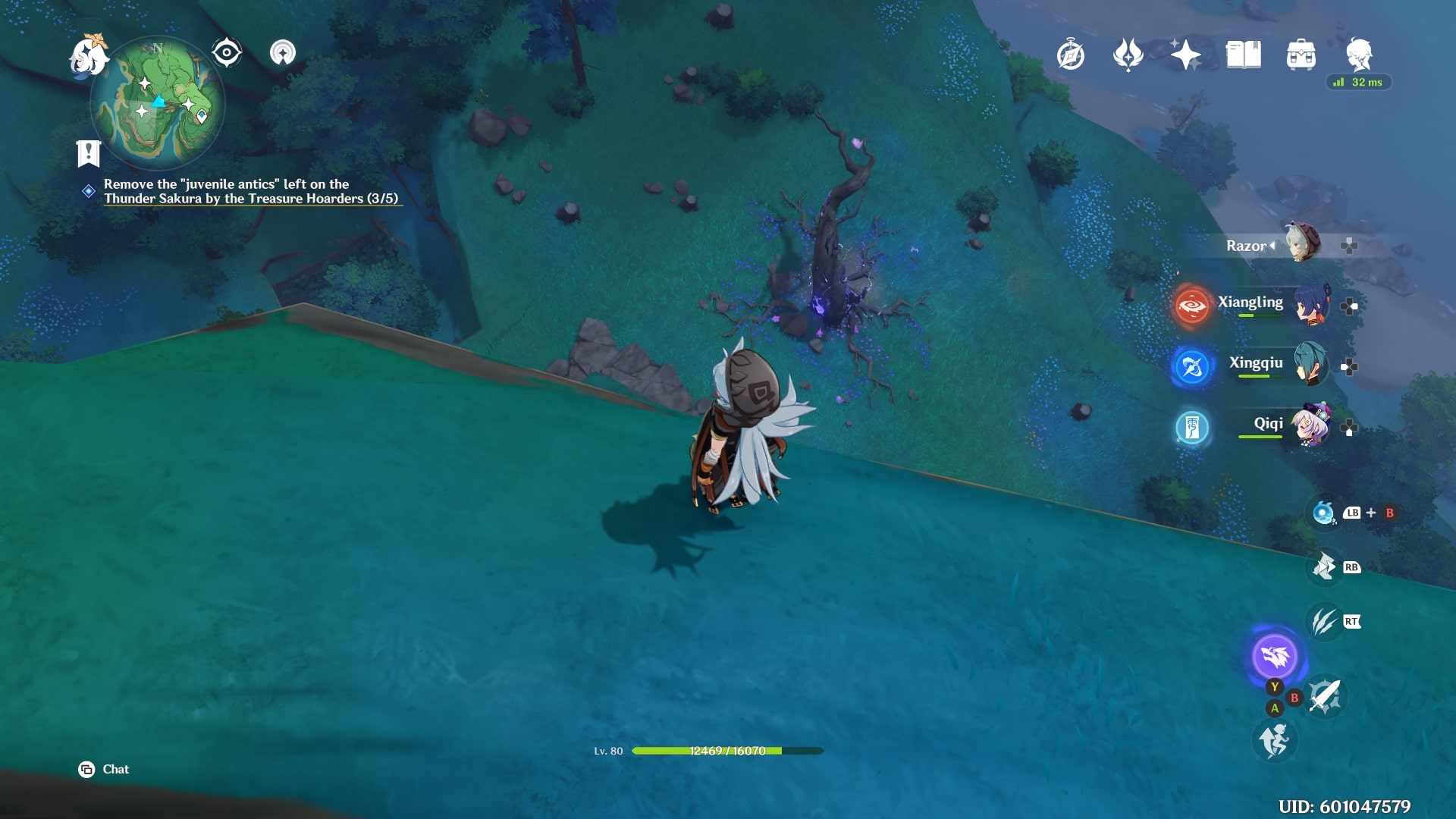Click the quest banner exclamation icon
Image resolution: width=1456 pixels, height=819 pixels.
[89, 154]
